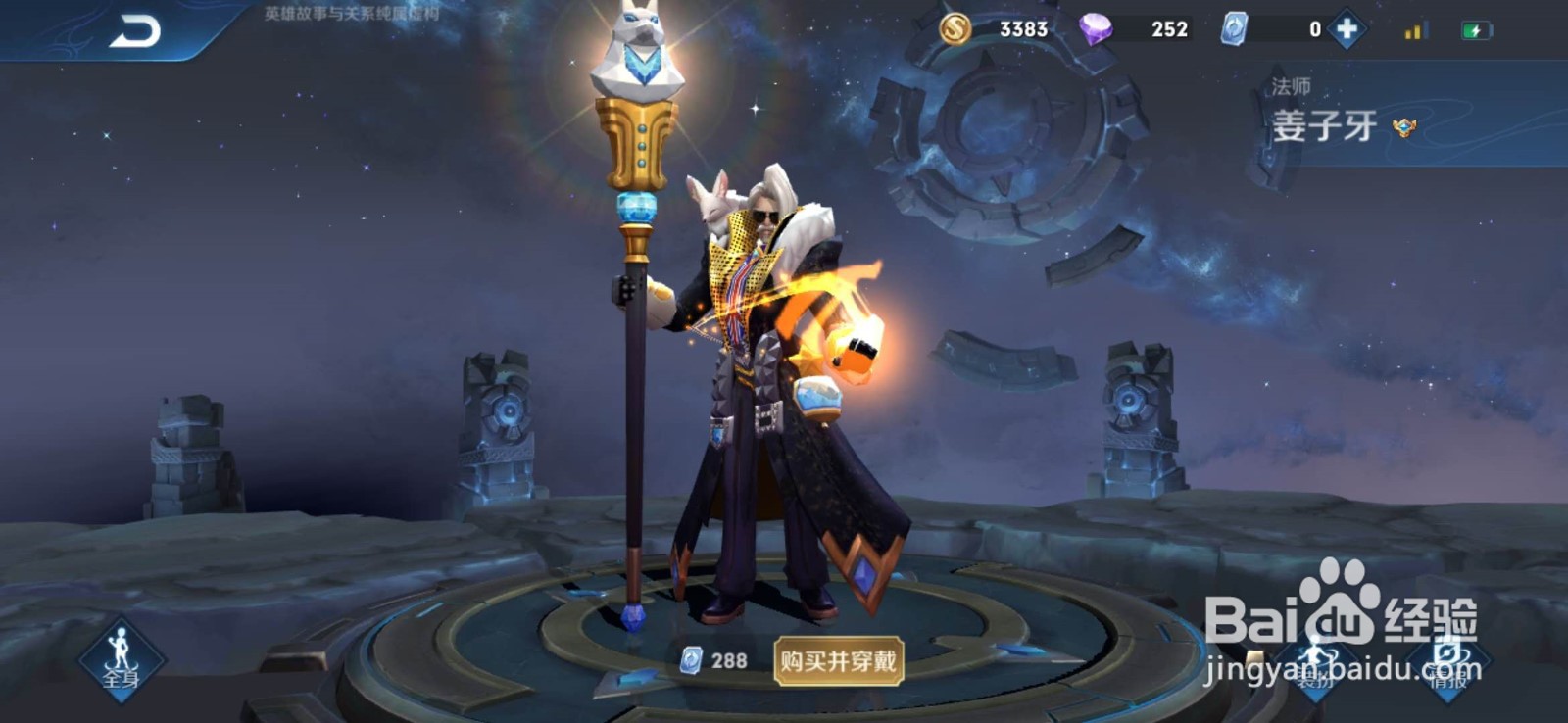Tap the plus to purchase more tokens
Viewport: 1568px width, 723px height.
(1349, 30)
